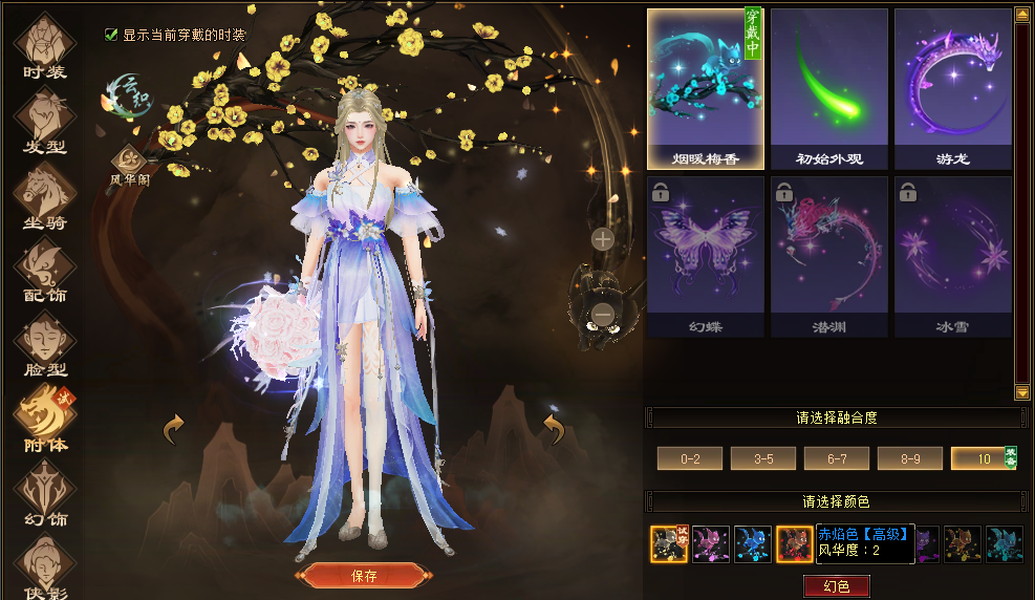Click the 幻色 recolor button
1035x600 pixels.
pos(836,586)
